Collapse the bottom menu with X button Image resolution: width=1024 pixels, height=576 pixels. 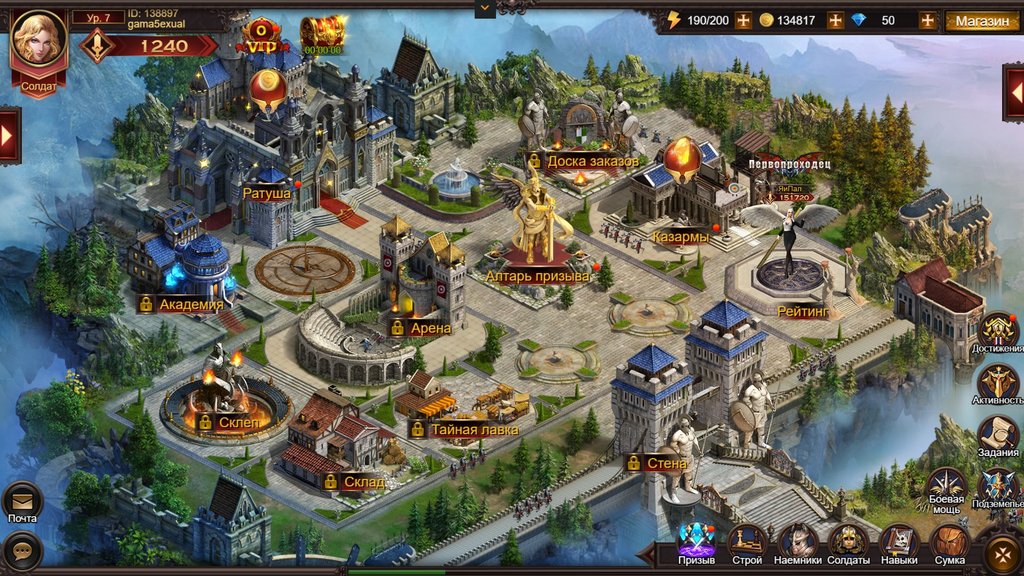tap(1001, 553)
